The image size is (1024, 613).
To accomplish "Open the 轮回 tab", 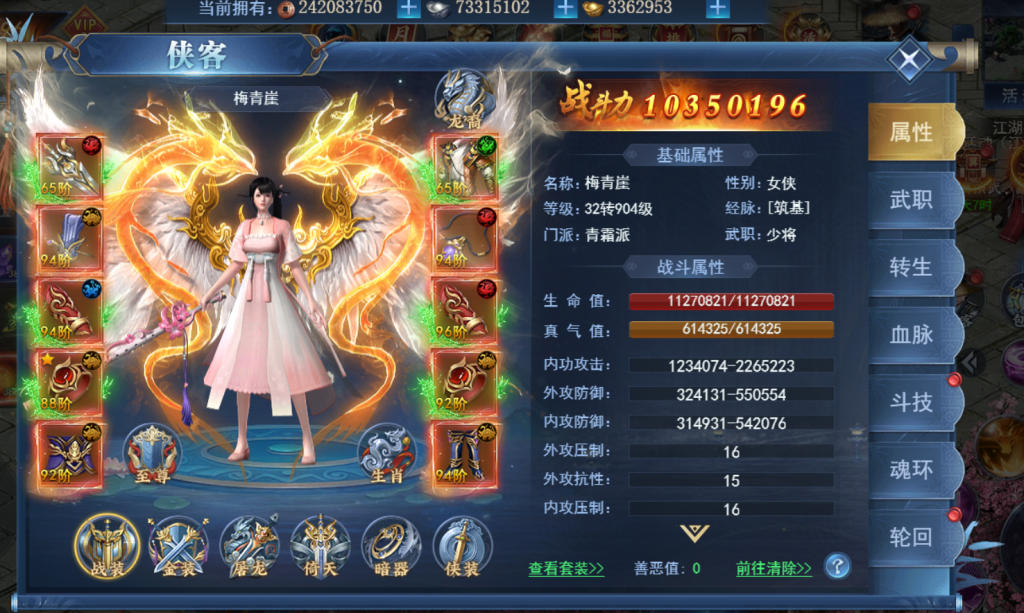I will (911, 537).
